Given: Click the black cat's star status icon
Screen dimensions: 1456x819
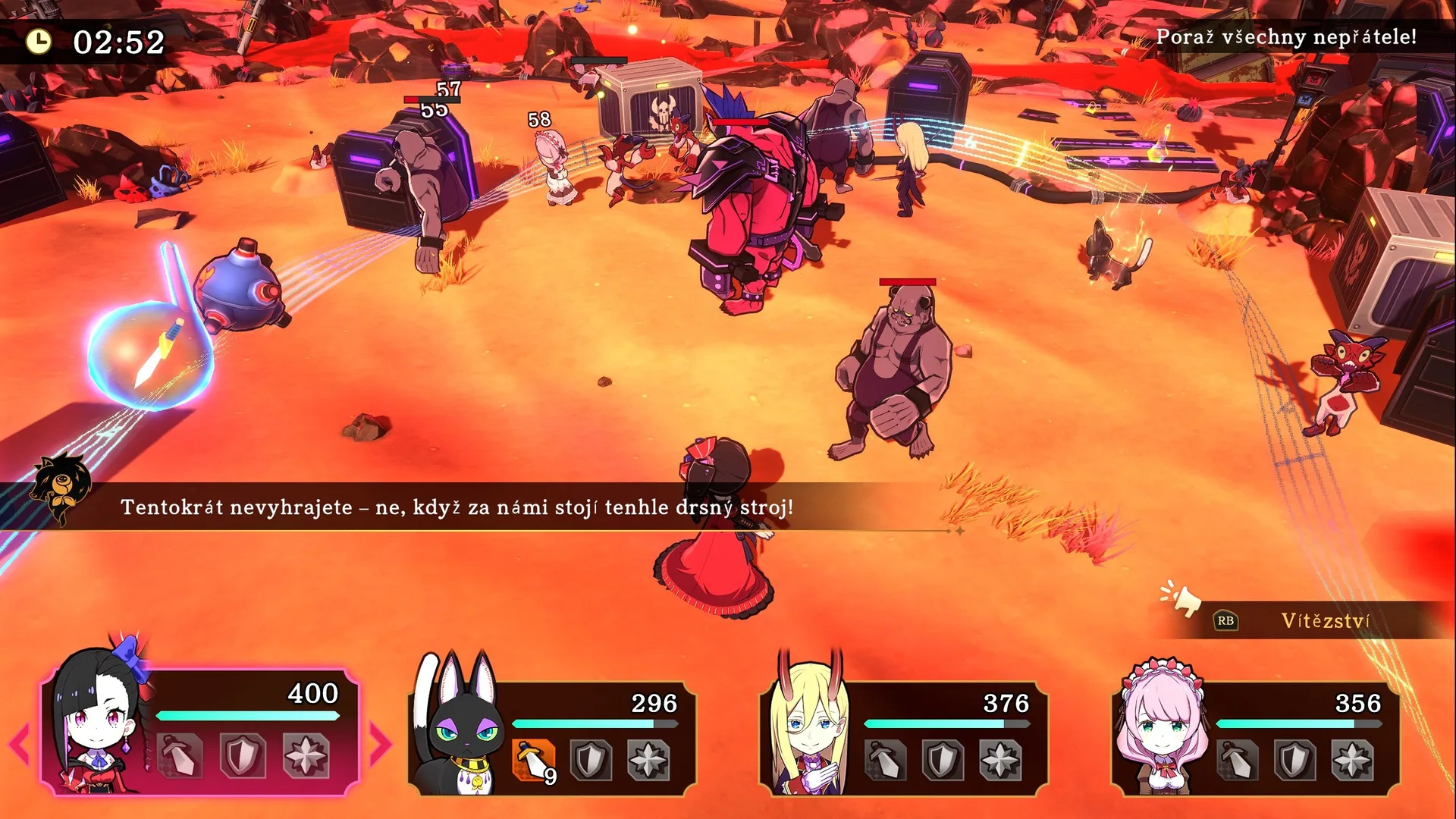Looking at the screenshot, I should 648,759.
